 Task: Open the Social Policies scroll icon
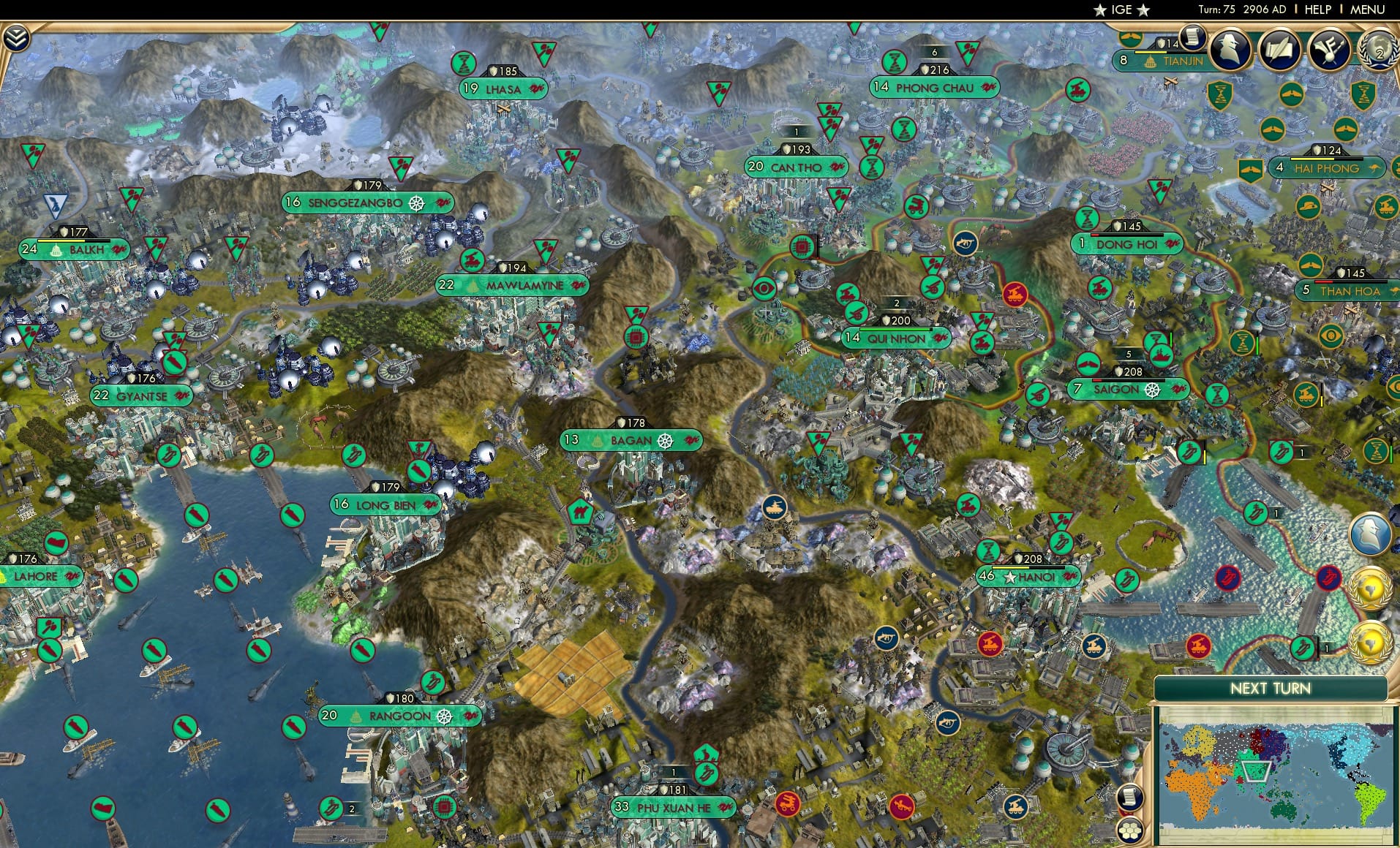pyautogui.click(x=1278, y=50)
